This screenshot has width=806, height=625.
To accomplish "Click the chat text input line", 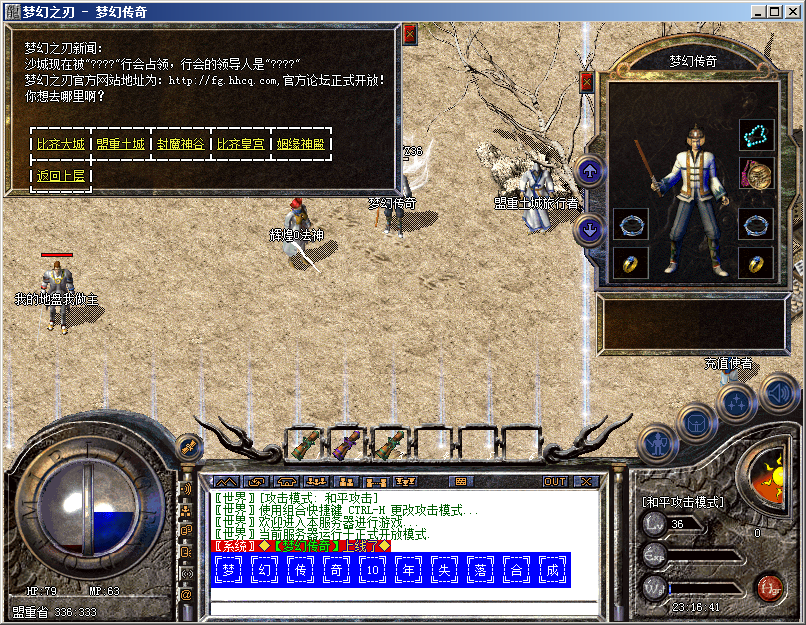I will [400, 607].
